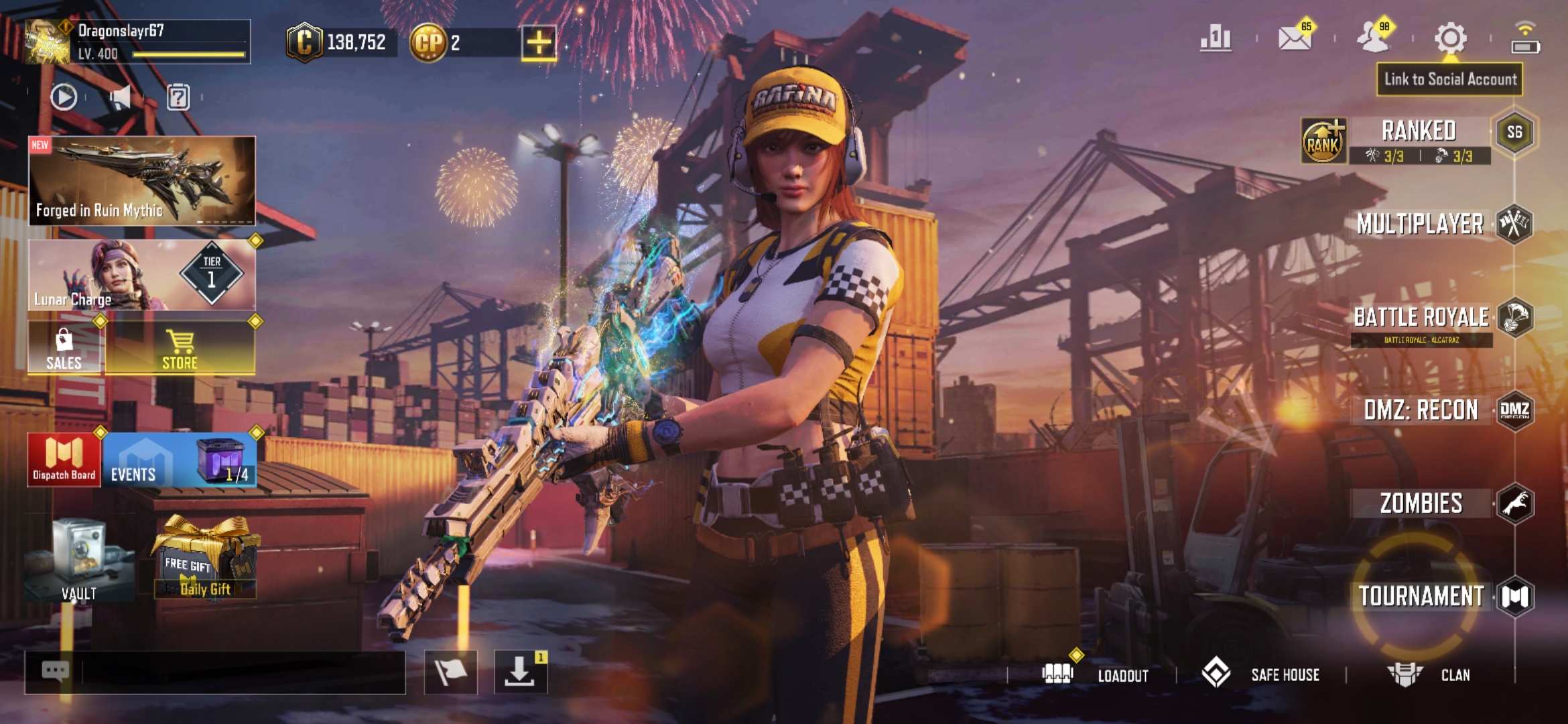
Task: Link to Social Account
Action: coord(1450,79)
